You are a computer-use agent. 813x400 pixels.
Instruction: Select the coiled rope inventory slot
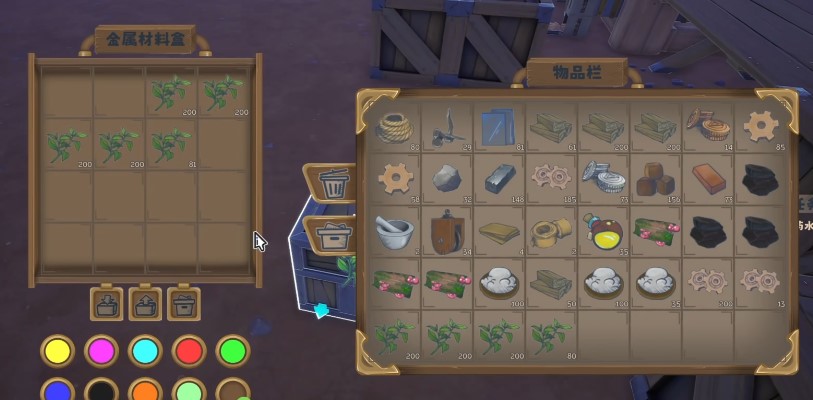[x=396, y=126]
